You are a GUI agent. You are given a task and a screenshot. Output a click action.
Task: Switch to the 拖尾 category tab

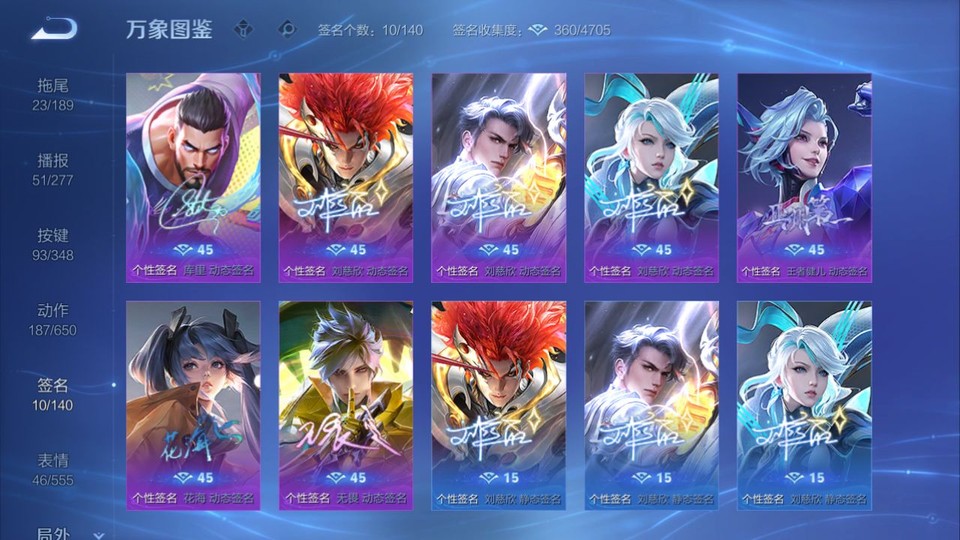click(x=53, y=94)
